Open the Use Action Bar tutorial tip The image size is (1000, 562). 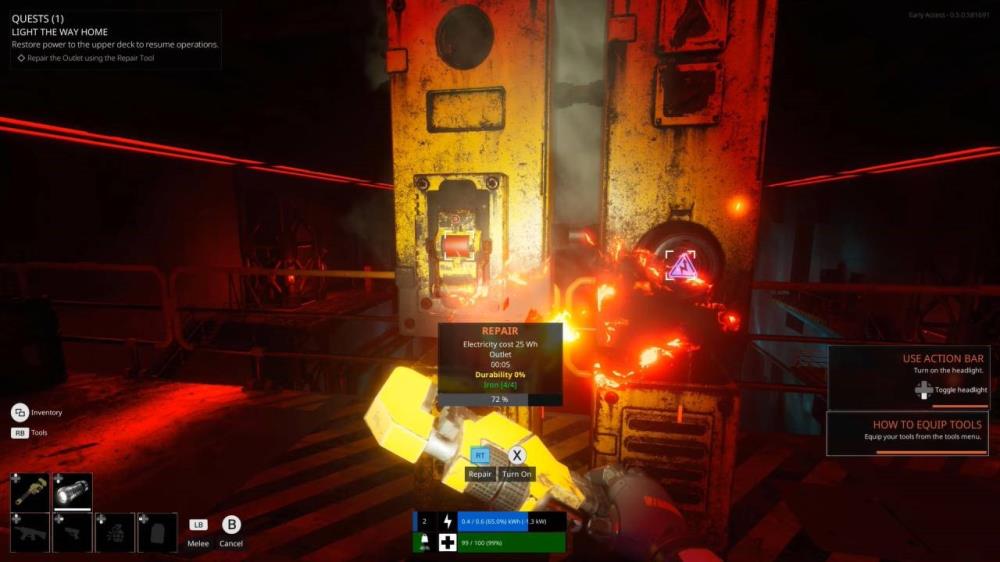click(907, 377)
